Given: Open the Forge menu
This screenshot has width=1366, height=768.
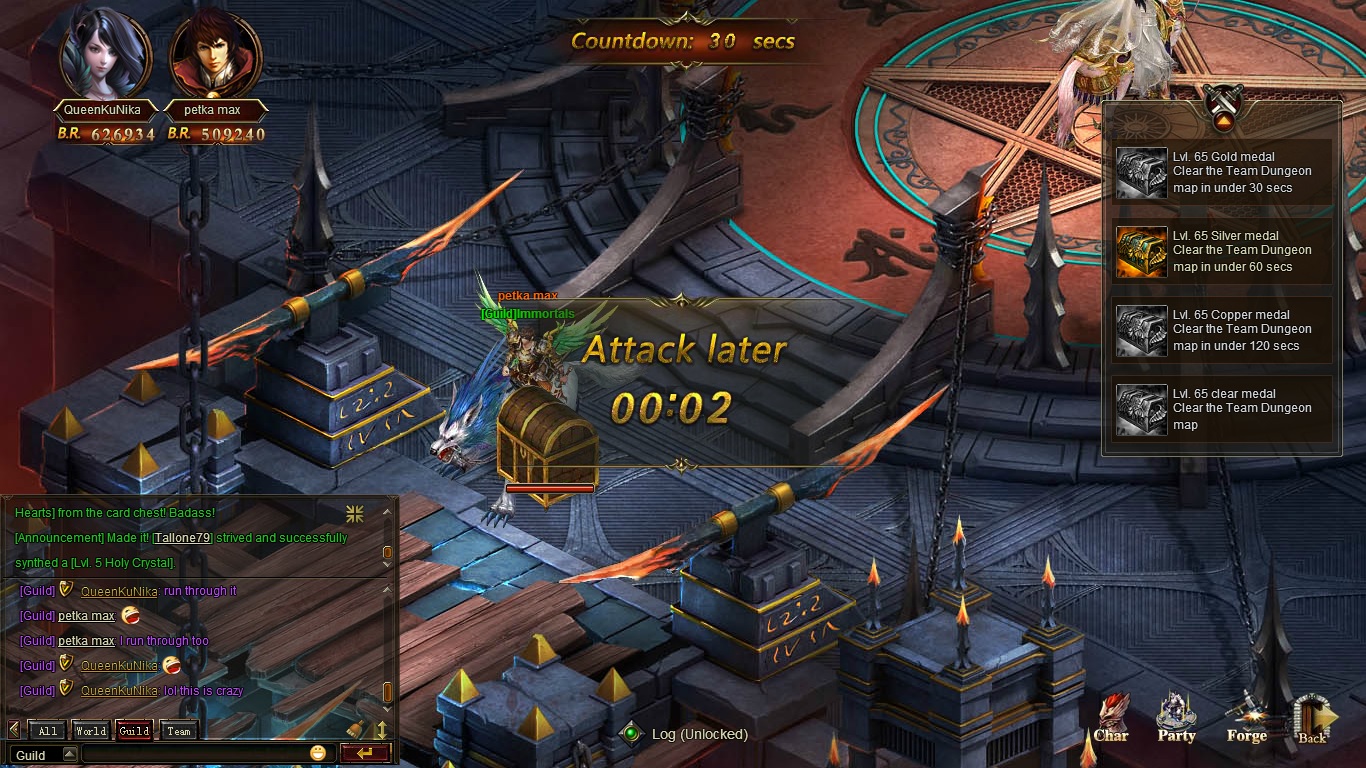Looking at the screenshot, I should coord(1246,718).
